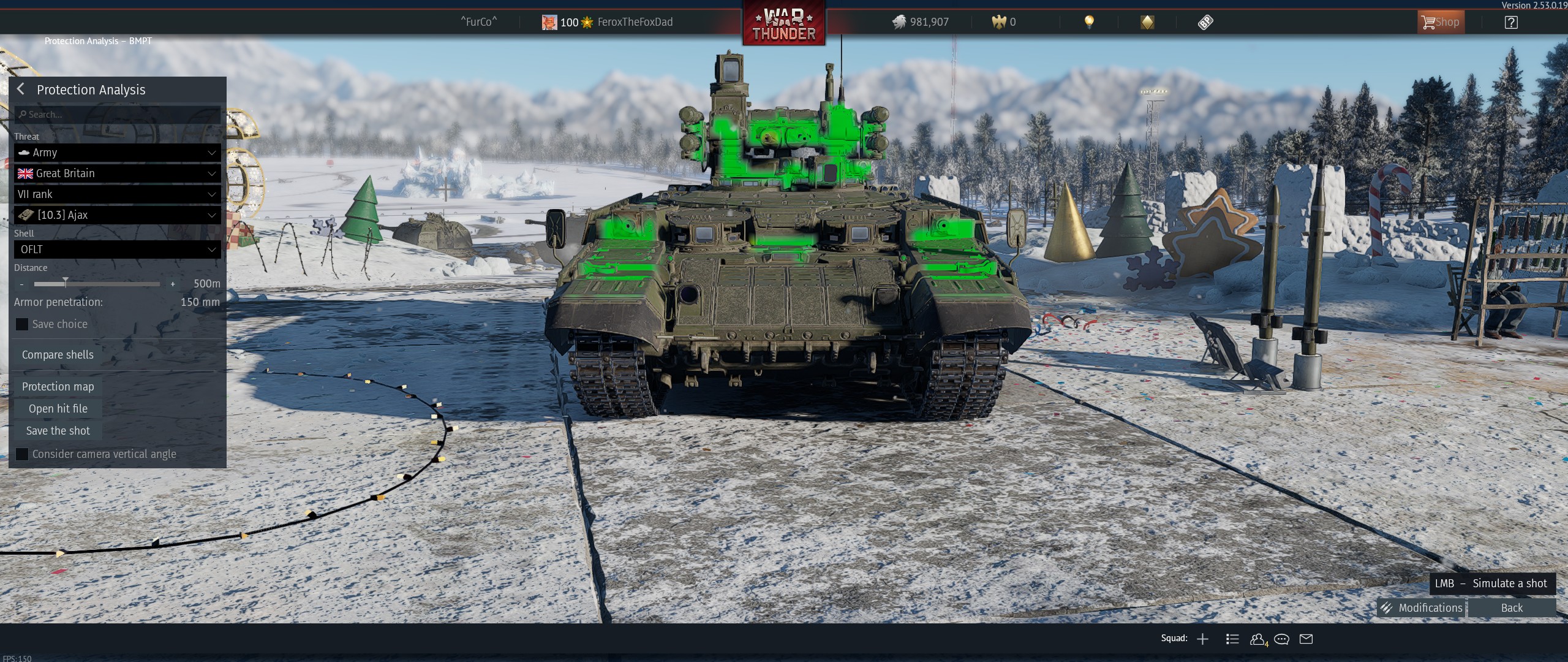Open the Army threat type dropdown
Screen dimensions: 1568x662
(x=118, y=153)
